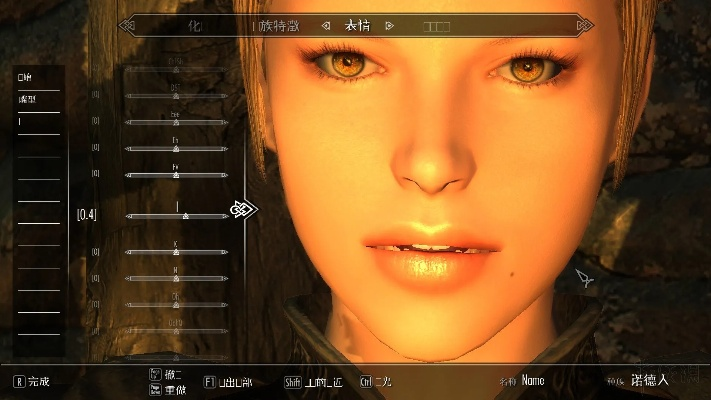711x400 pixels.
Task: Click the right arrow beside 表情
Action: [x=389, y=25]
